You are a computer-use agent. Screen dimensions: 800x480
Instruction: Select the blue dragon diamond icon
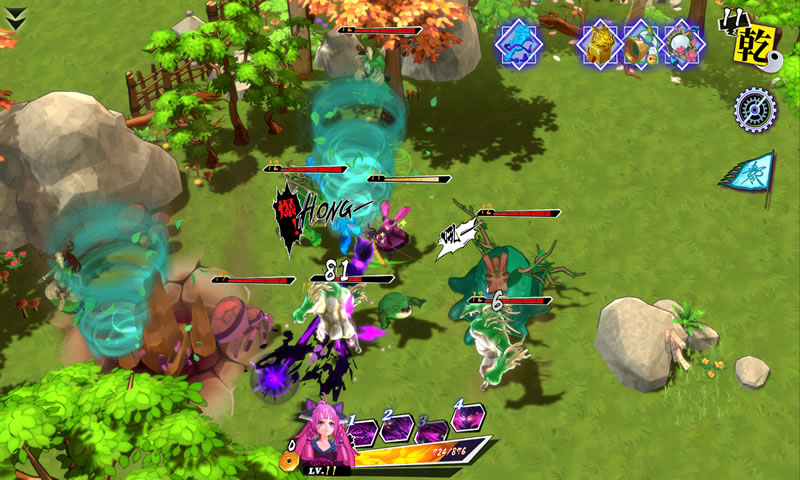(x=519, y=43)
